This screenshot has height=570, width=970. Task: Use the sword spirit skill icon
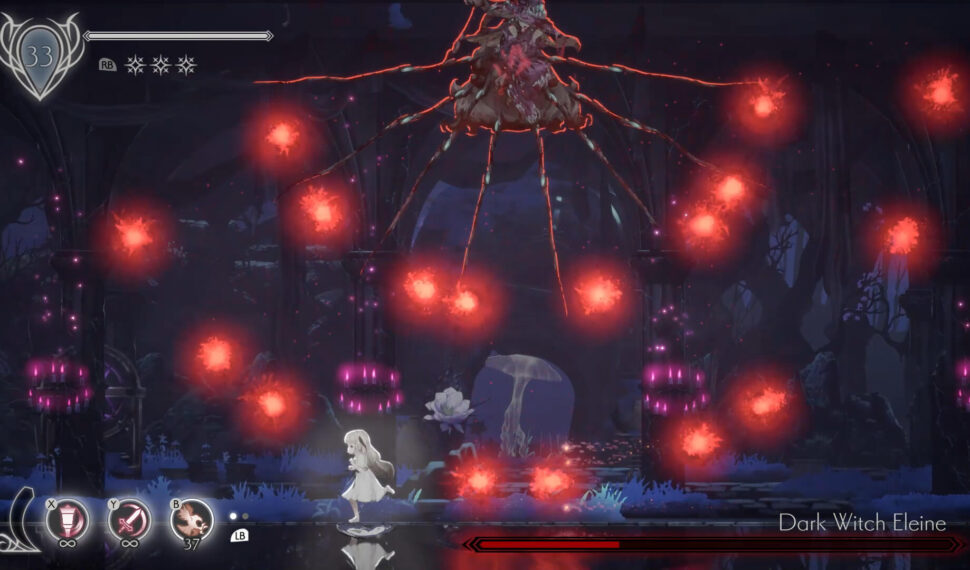tap(130, 520)
